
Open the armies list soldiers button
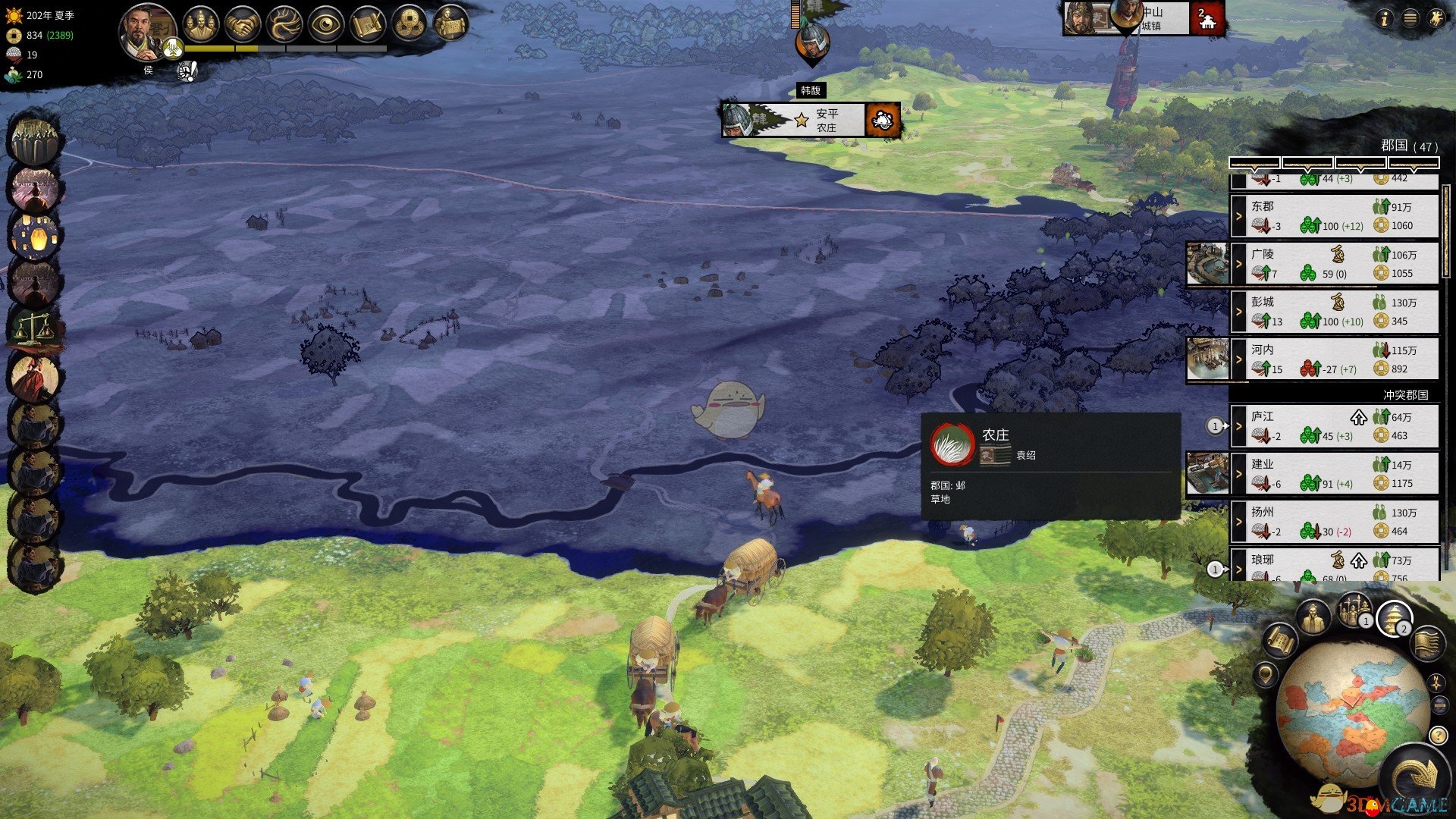[1354, 611]
